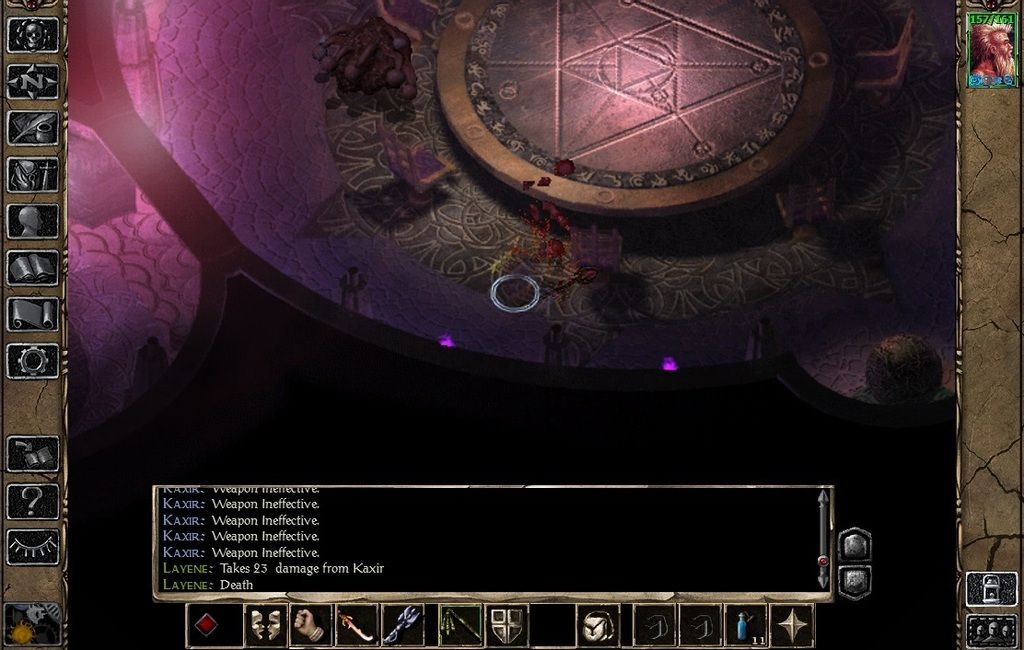The width and height of the screenshot is (1024, 650).
Task: Open the journal with the quill icon
Action: click(33, 128)
